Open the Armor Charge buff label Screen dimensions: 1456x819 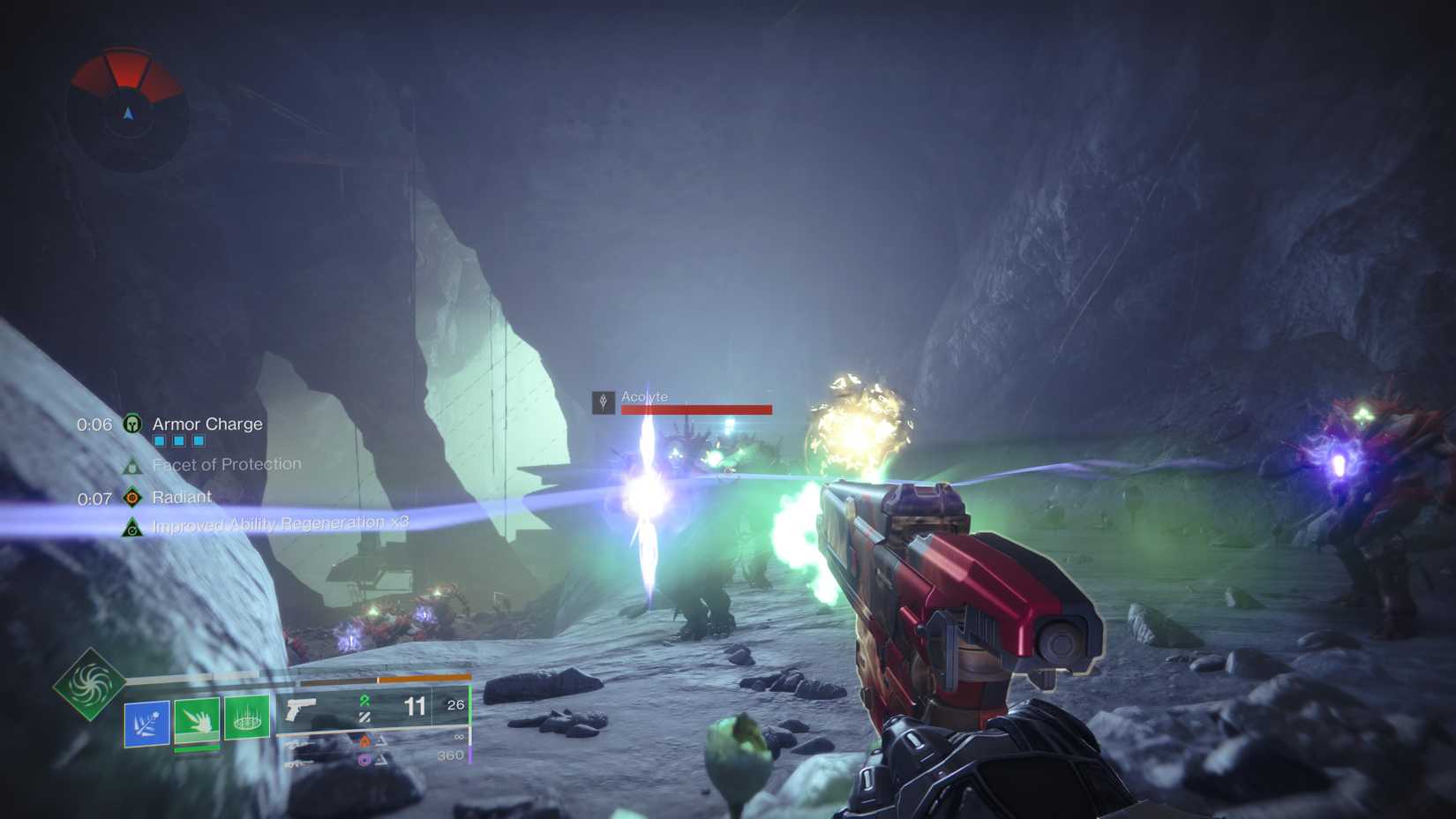tap(206, 424)
